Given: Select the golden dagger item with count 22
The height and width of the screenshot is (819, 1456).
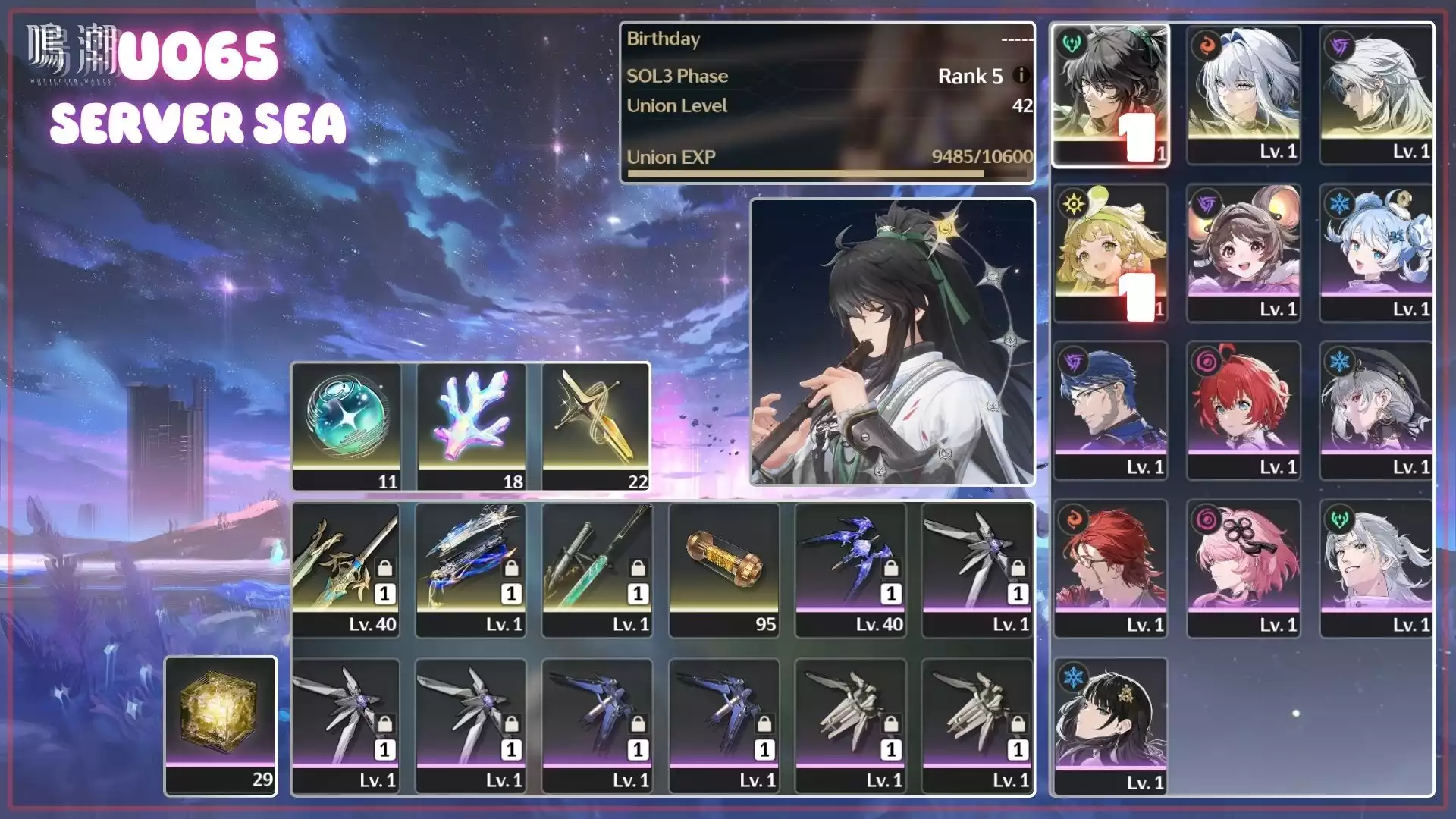Looking at the screenshot, I should pyautogui.click(x=596, y=426).
